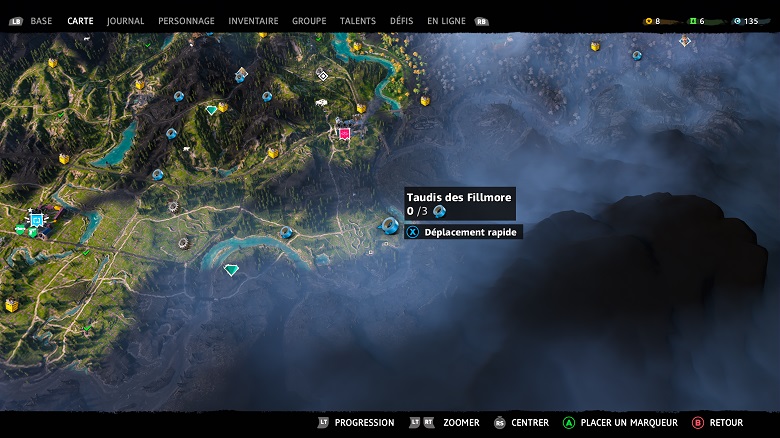
Task: Show the GROUPE tab
Action: tap(309, 21)
